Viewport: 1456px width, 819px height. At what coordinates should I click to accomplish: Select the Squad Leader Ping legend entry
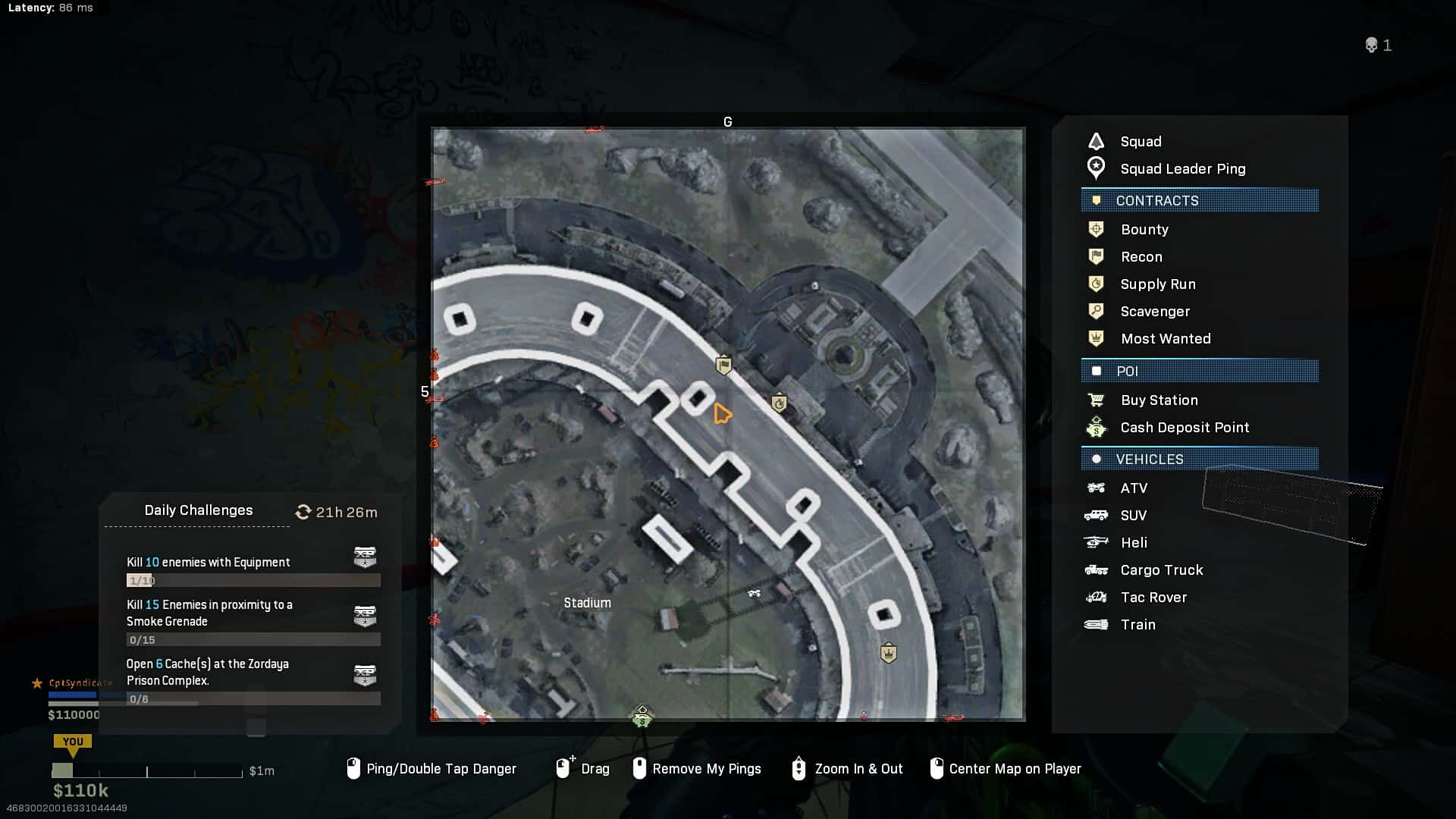pos(1181,169)
